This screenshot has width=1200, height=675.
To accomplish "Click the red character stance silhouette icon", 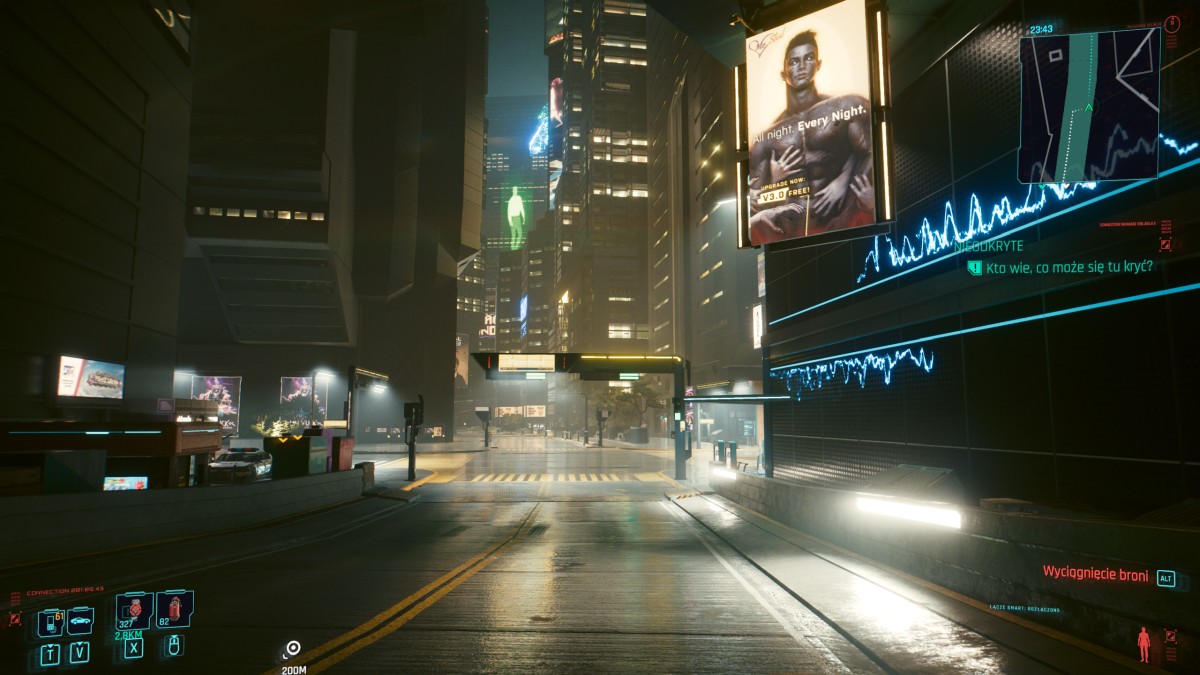I will [x=1144, y=643].
